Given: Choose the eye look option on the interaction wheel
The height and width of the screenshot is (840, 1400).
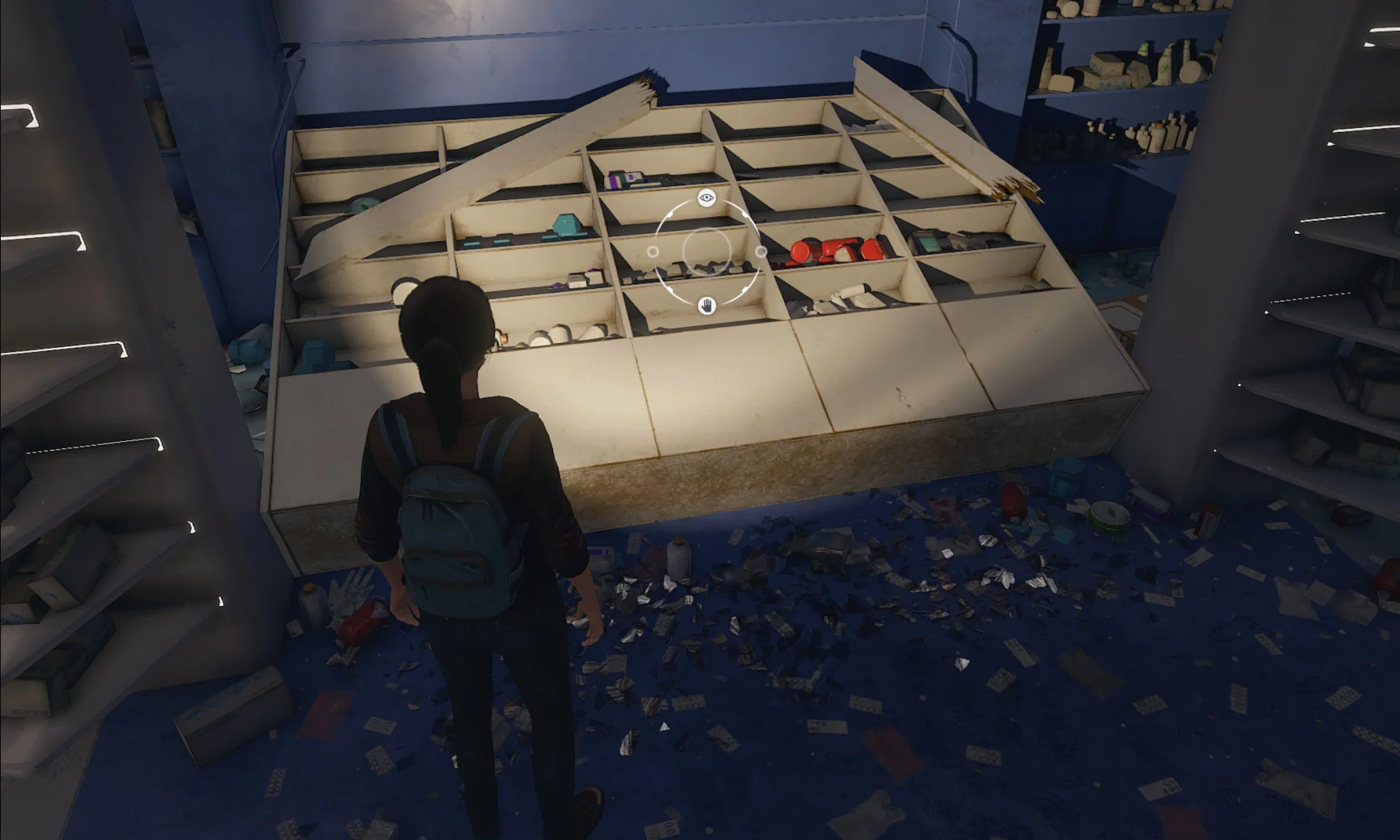Looking at the screenshot, I should [x=707, y=197].
